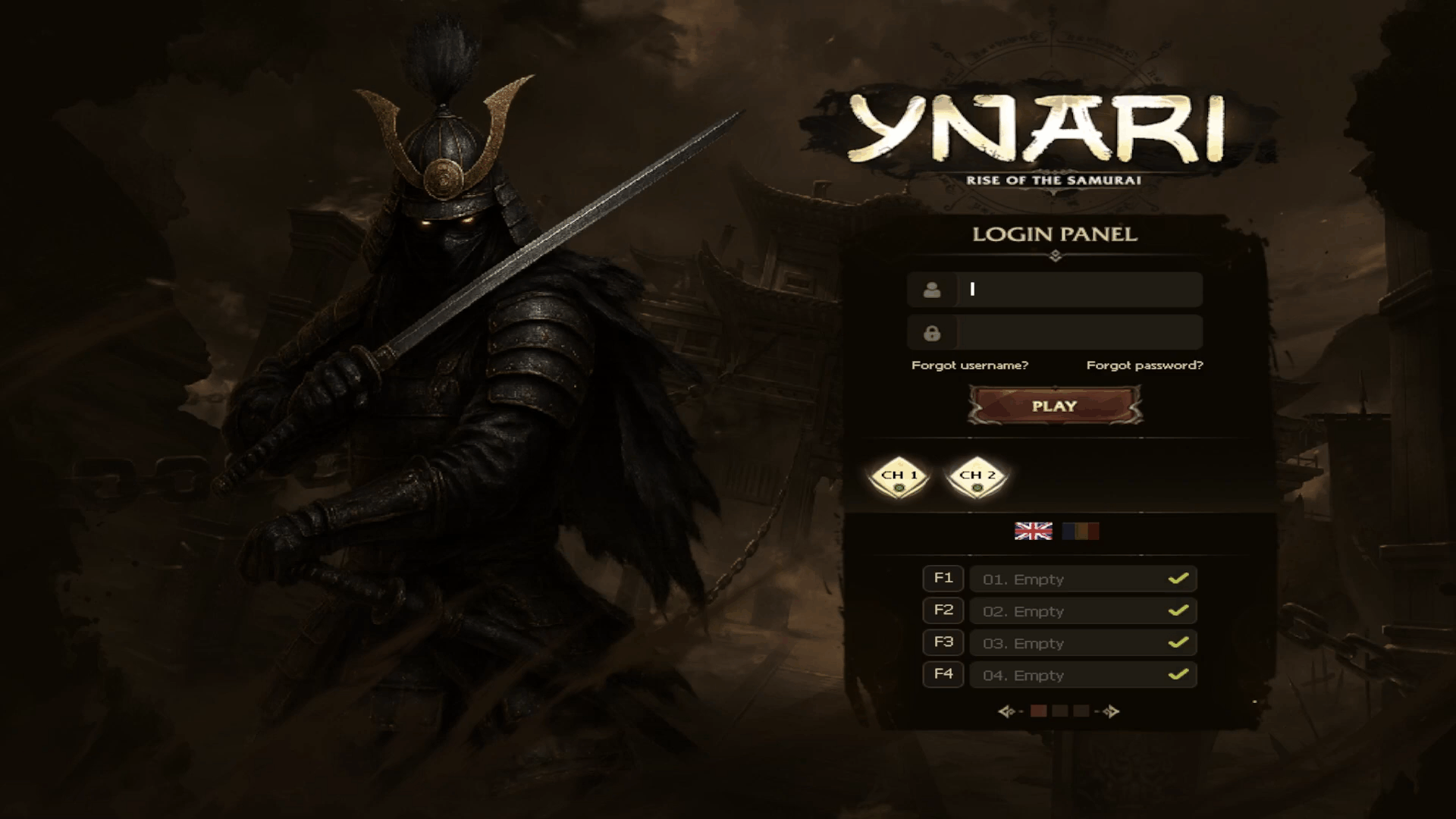Hit the red PLAY button
The image size is (1456, 819).
point(1054,406)
